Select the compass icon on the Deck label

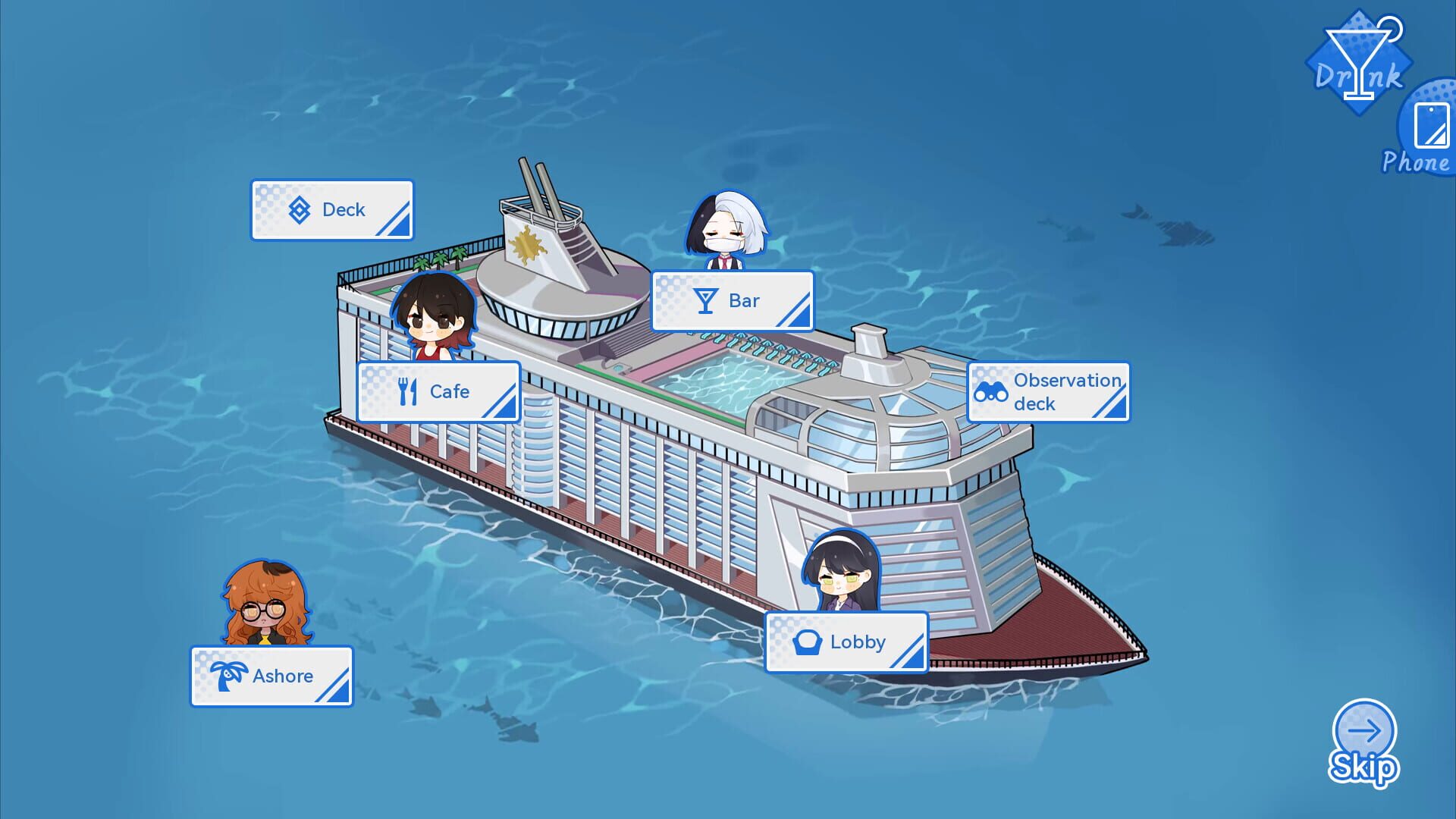pyautogui.click(x=300, y=209)
